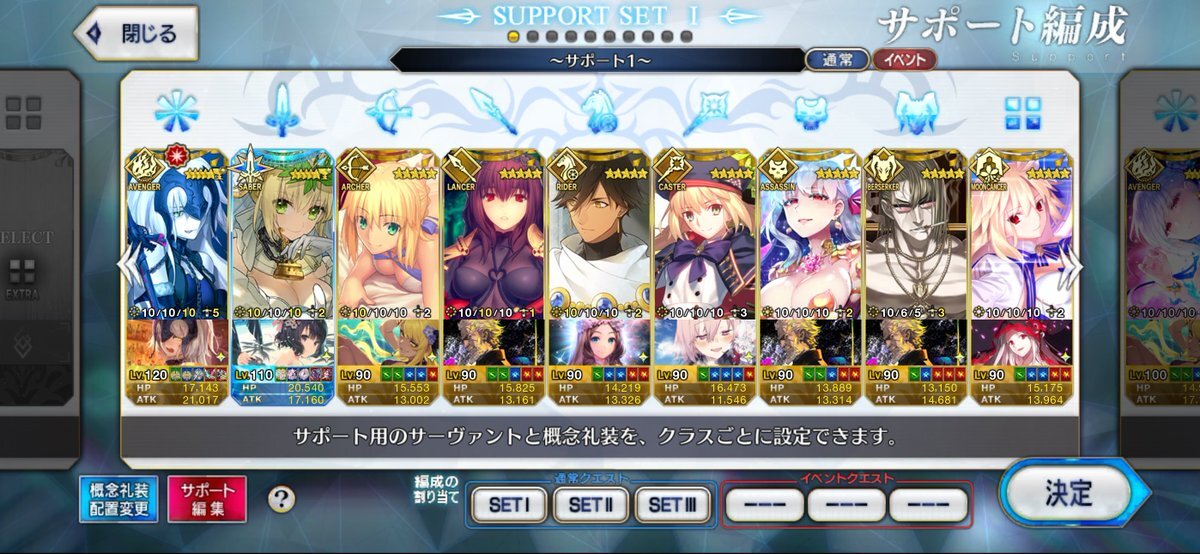Assign SET III for normal quests
The width and height of the screenshot is (1200, 554).
point(671,505)
